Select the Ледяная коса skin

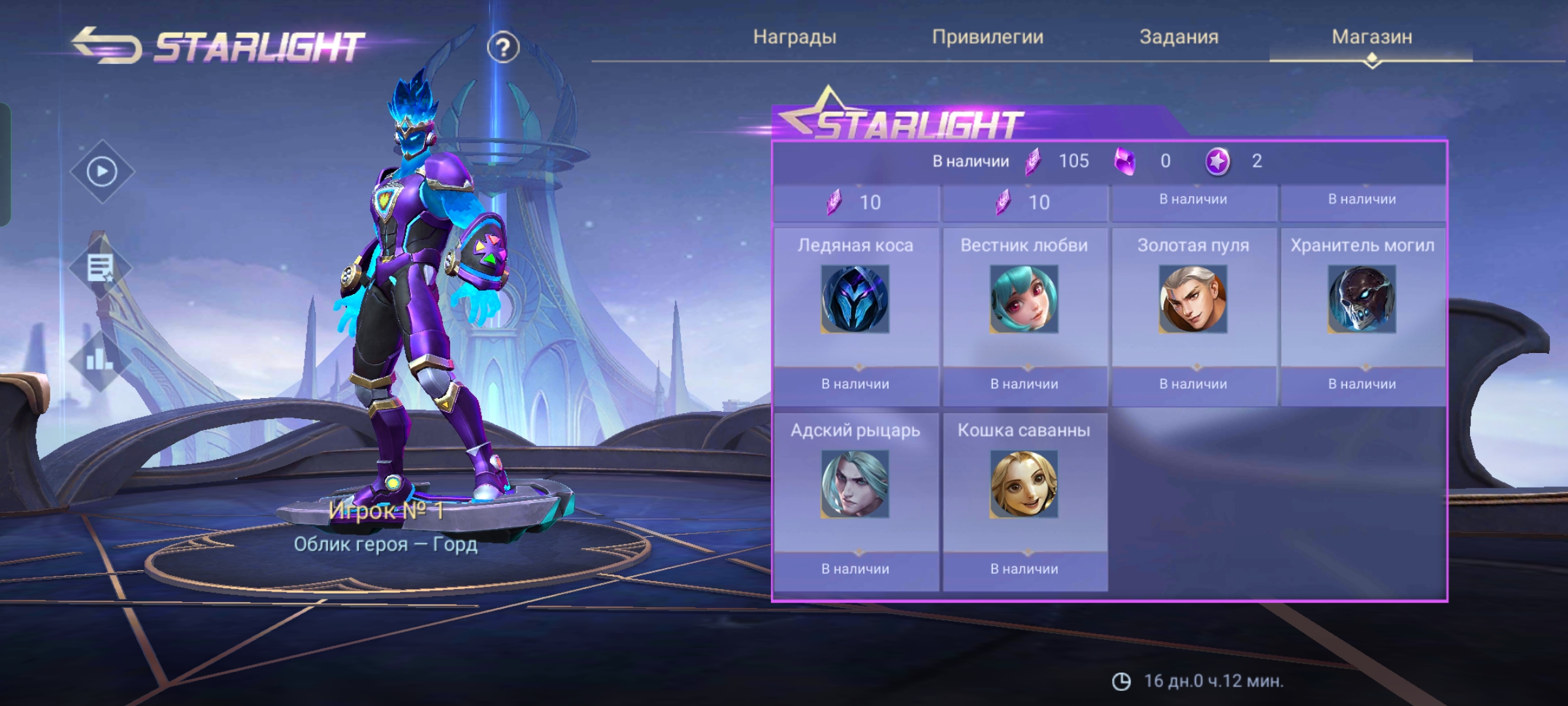click(x=855, y=299)
